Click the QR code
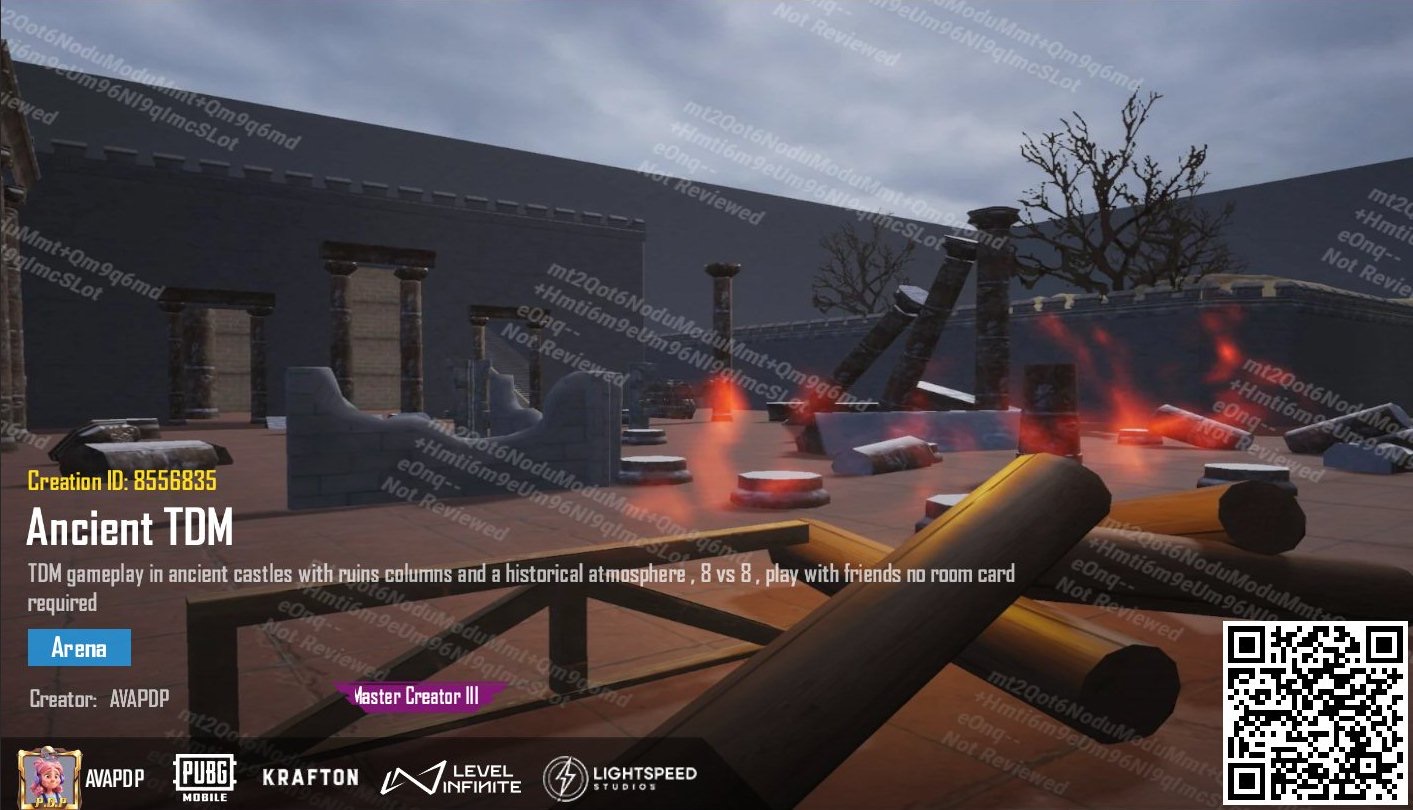Screen dimensions: 1413x810 tap(1315, 713)
